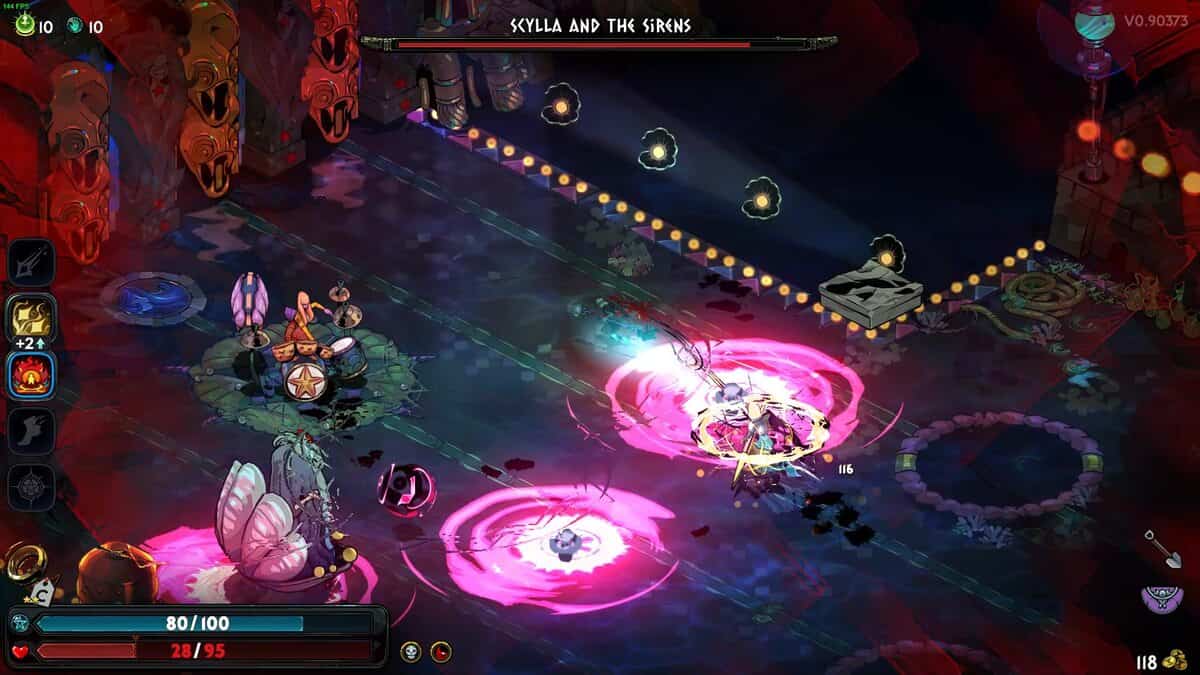This screenshot has height=675, width=1200.
Task: Open the golden Special boon slot
Action: coord(32,319)
